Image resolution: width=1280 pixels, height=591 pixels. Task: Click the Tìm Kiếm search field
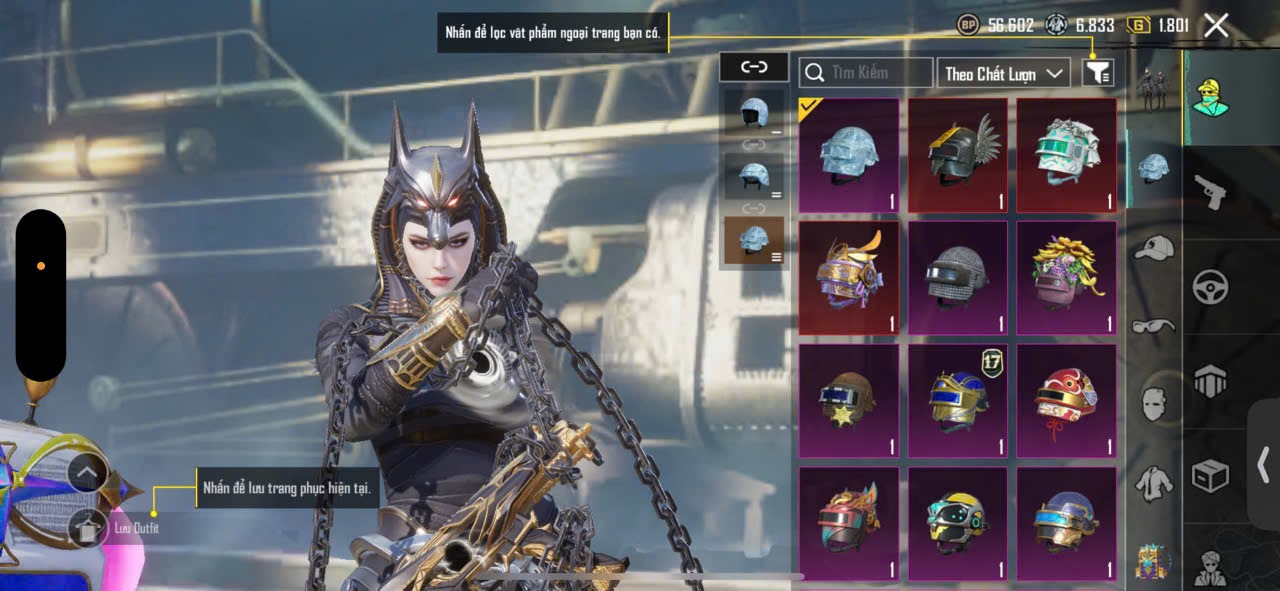[x=866, y=73]
